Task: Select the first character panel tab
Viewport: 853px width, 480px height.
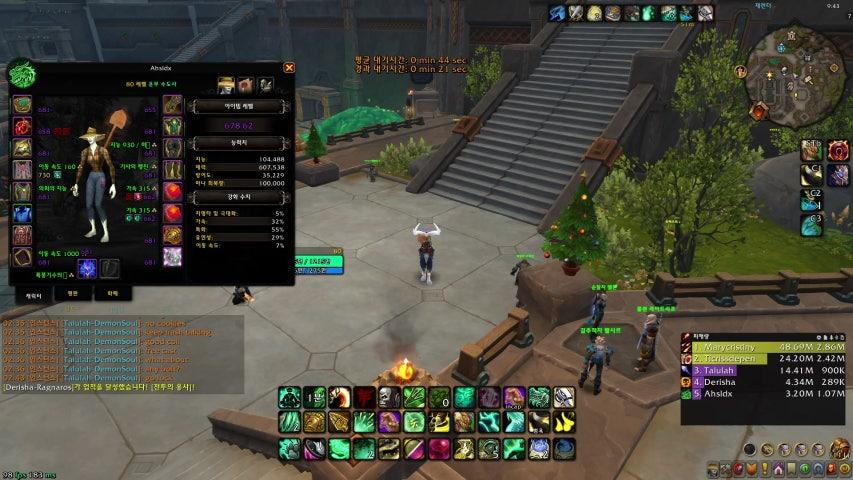Action: tap(33, 295)
